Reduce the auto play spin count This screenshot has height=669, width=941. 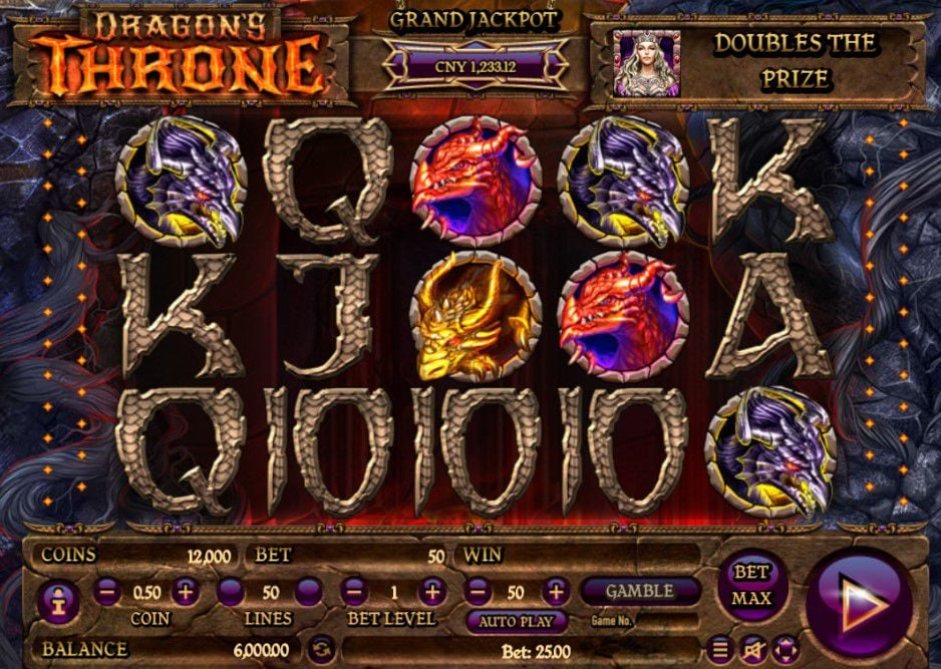477,592
